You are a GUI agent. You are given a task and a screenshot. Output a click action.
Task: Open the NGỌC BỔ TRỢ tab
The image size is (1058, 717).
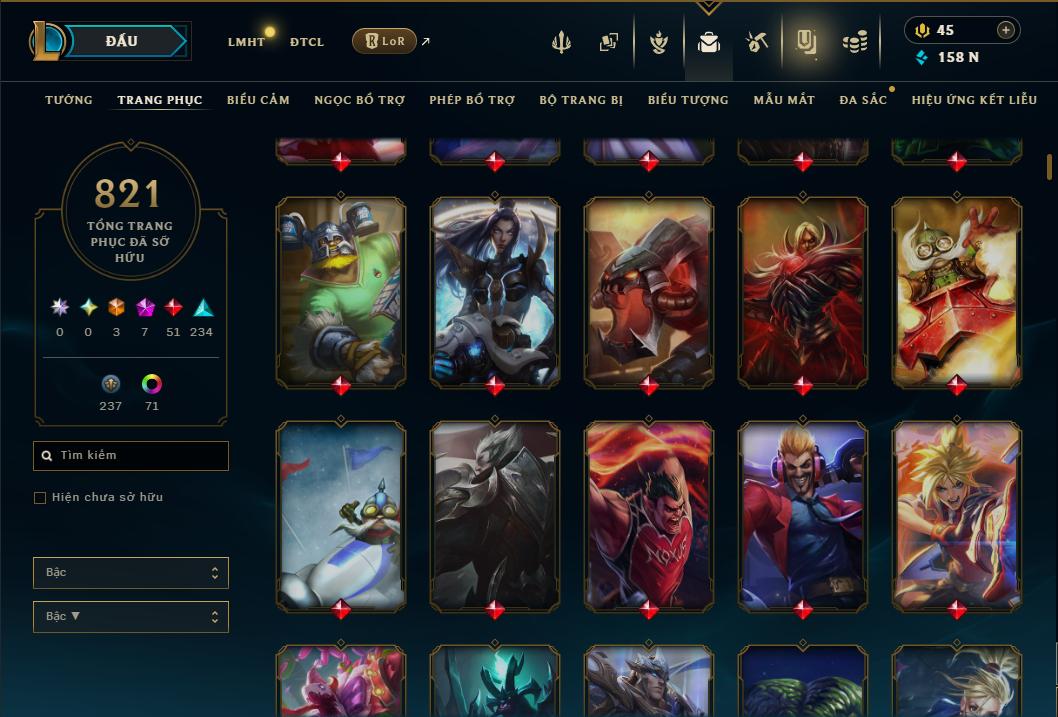tap(359, 100)
